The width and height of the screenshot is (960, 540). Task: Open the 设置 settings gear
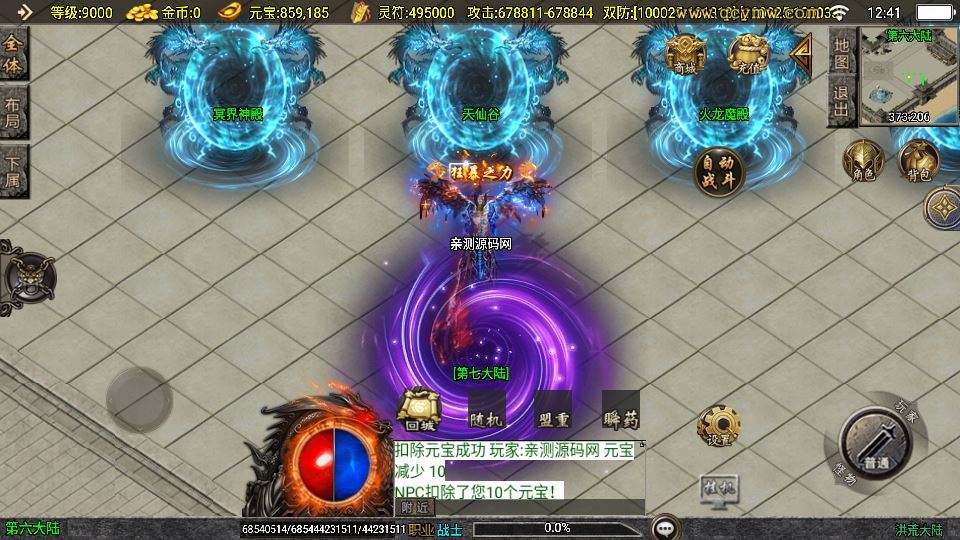[718, 426]
